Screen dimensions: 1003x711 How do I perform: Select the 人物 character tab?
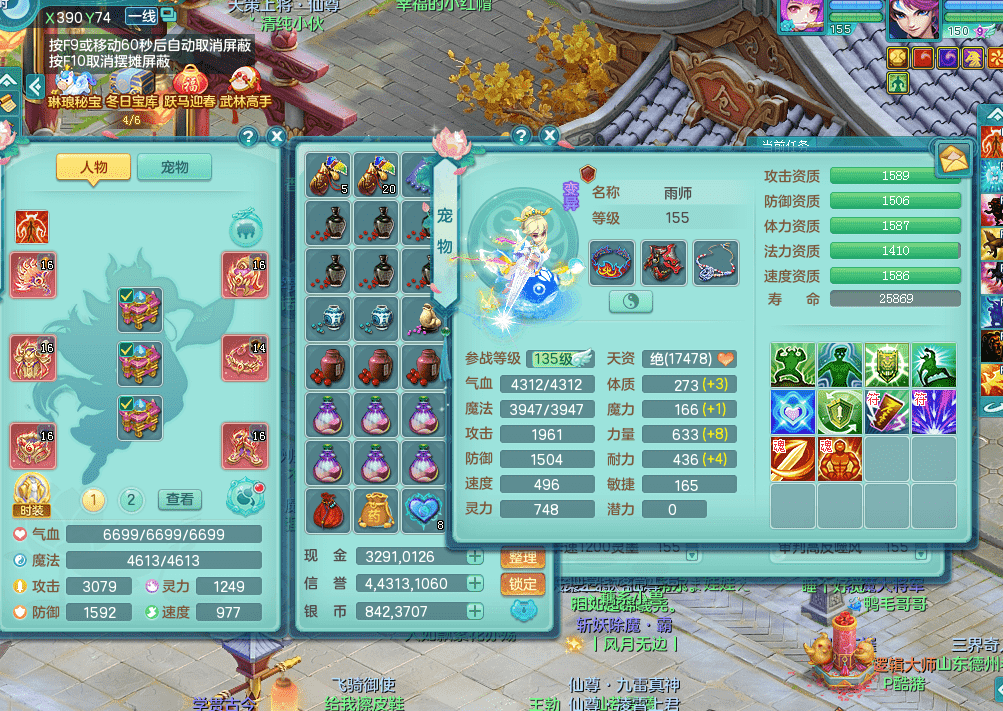94,167
